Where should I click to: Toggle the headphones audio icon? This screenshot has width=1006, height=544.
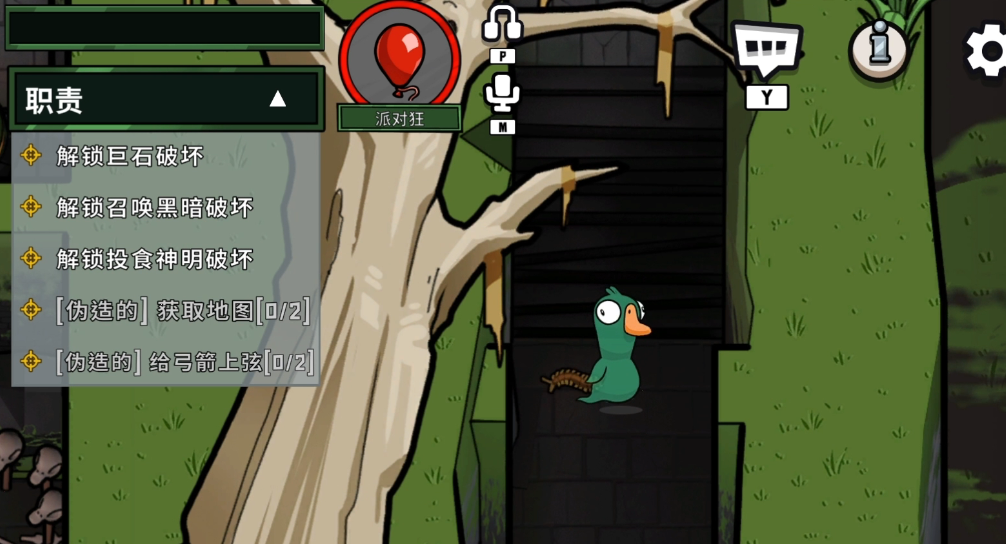click(x=502, y=24)
